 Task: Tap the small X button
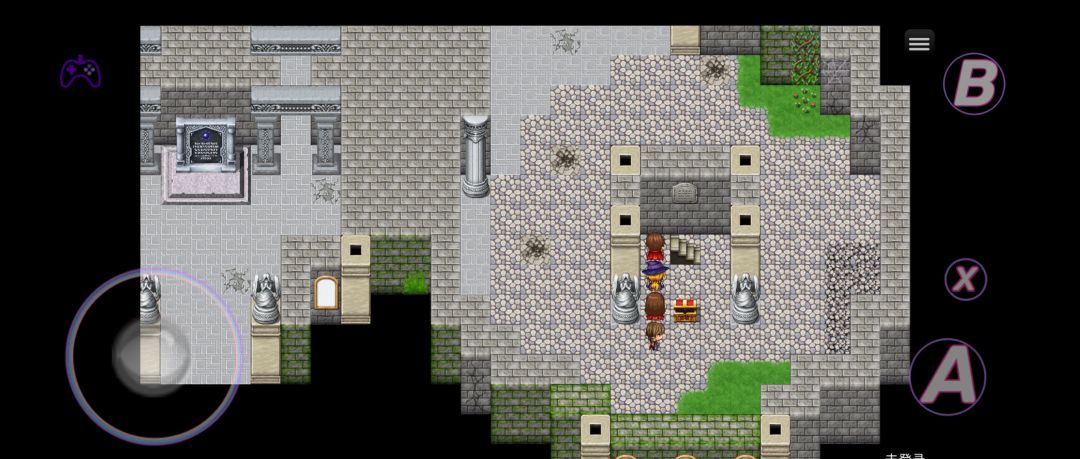click(x=965, y=280)
